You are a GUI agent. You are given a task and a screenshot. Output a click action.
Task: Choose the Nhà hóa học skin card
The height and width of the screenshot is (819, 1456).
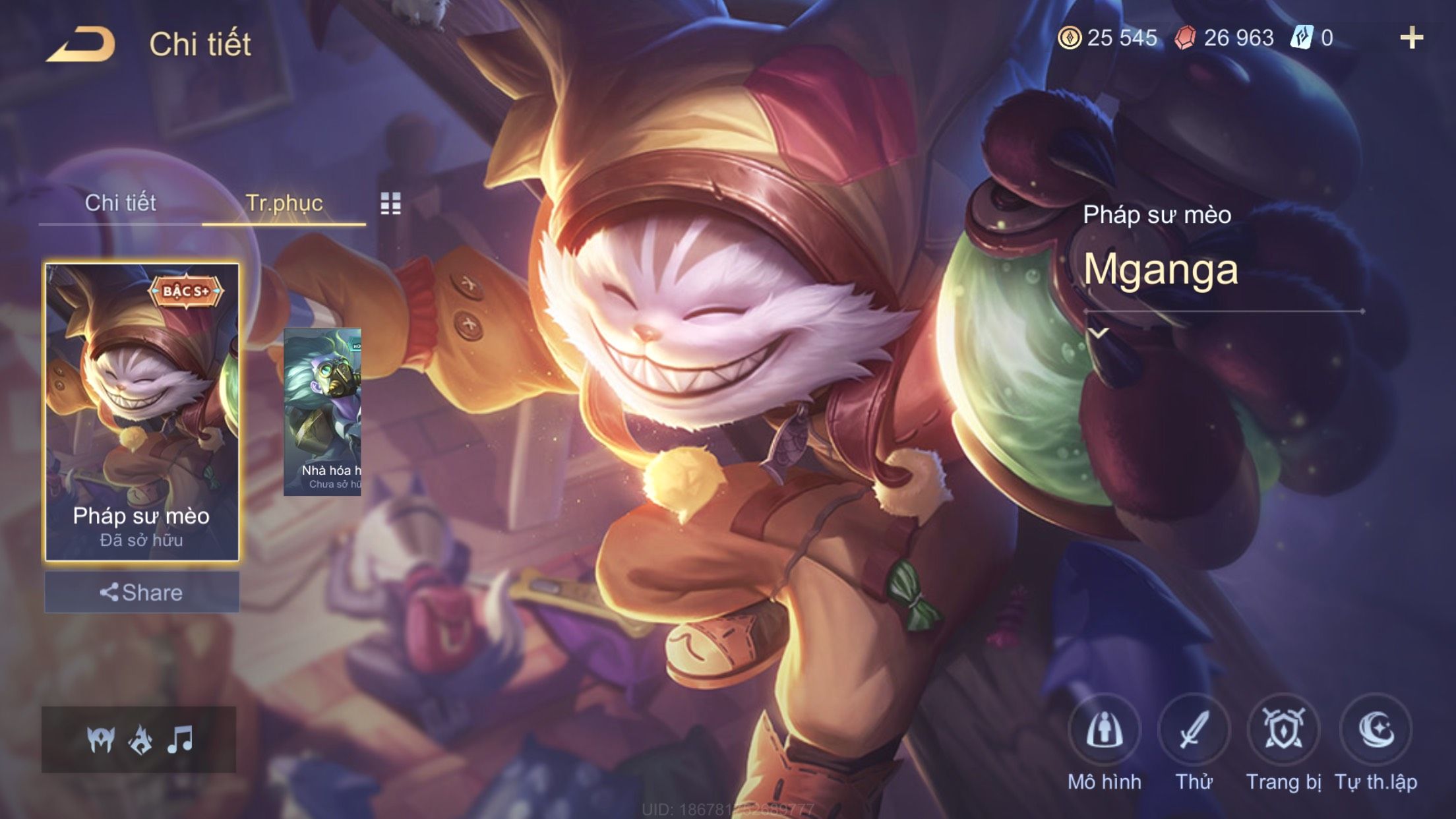(322, 412)
